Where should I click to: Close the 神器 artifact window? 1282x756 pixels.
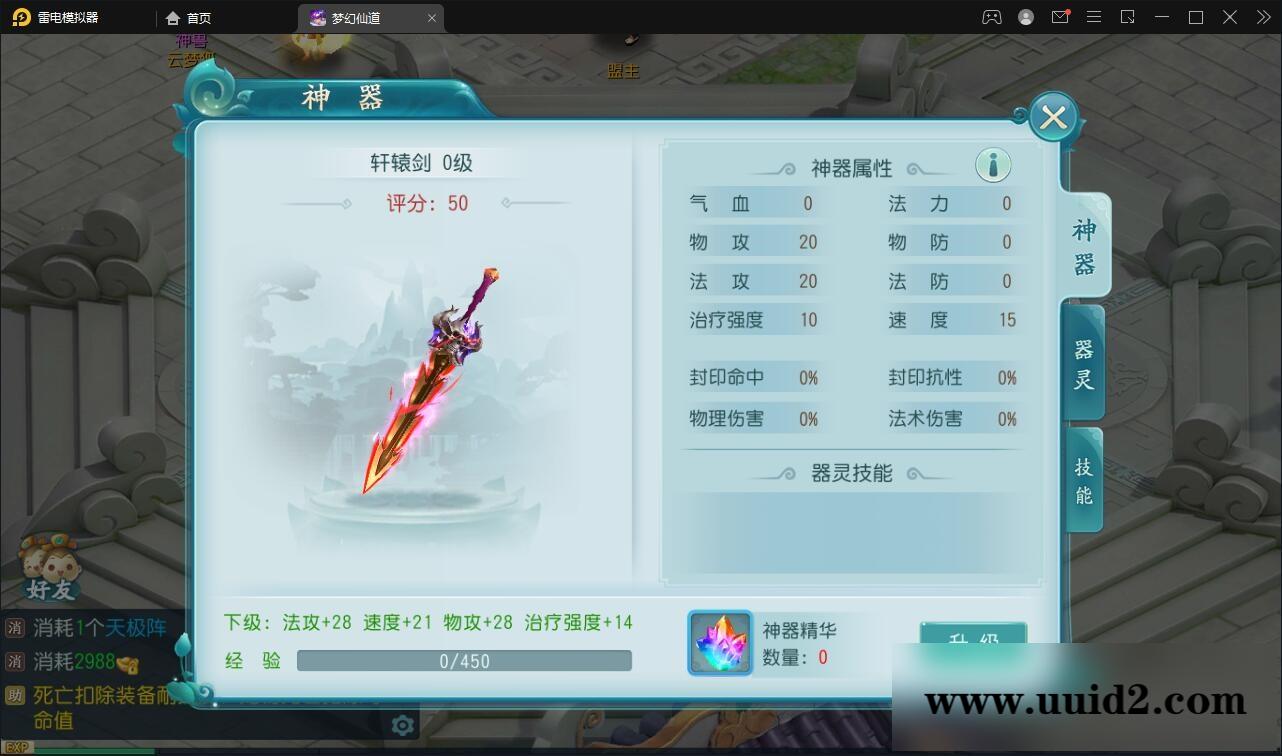coord(1052,117)
